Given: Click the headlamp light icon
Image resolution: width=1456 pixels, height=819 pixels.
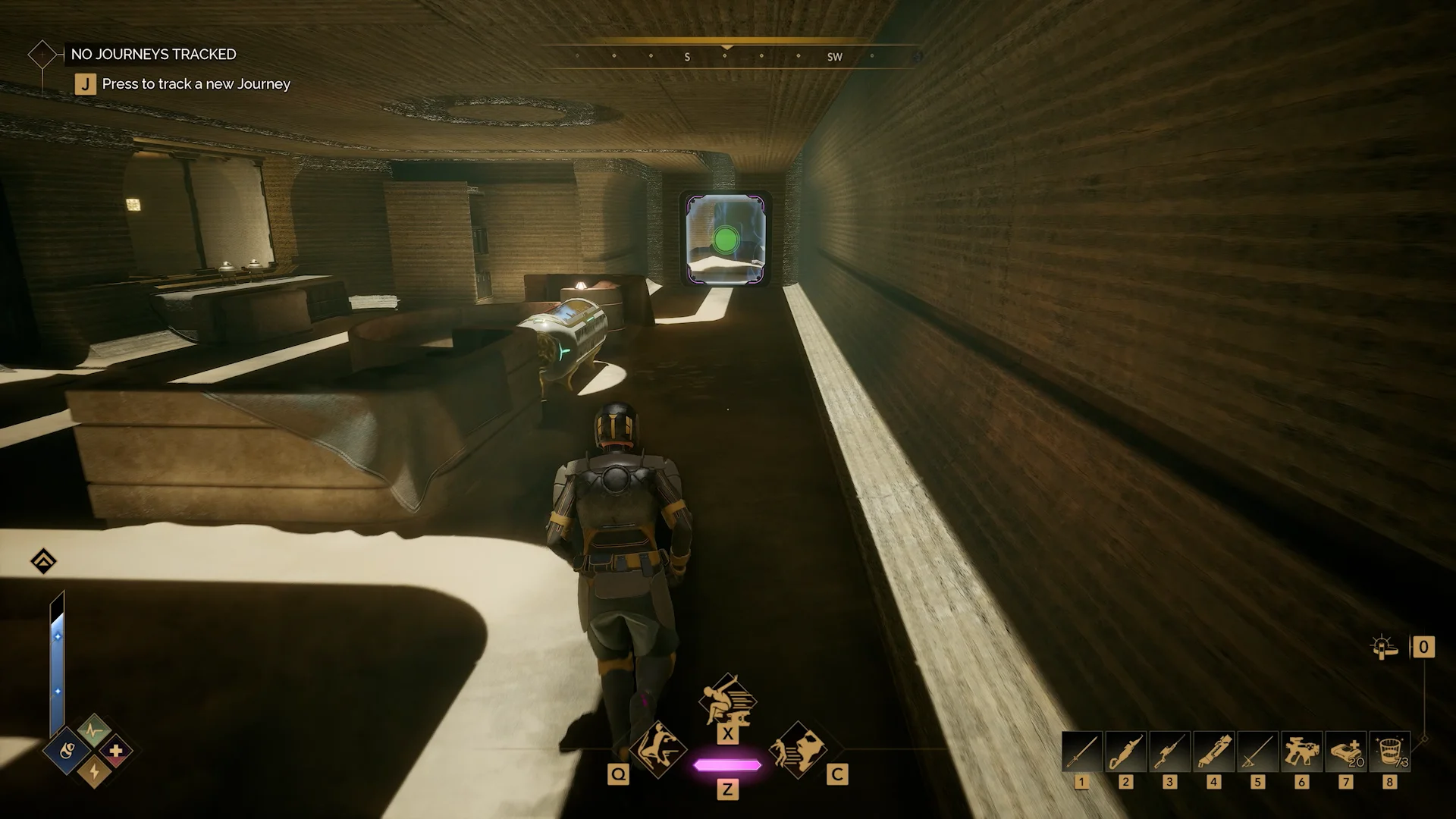Looking at the screenshot, I should [1385, 648].
